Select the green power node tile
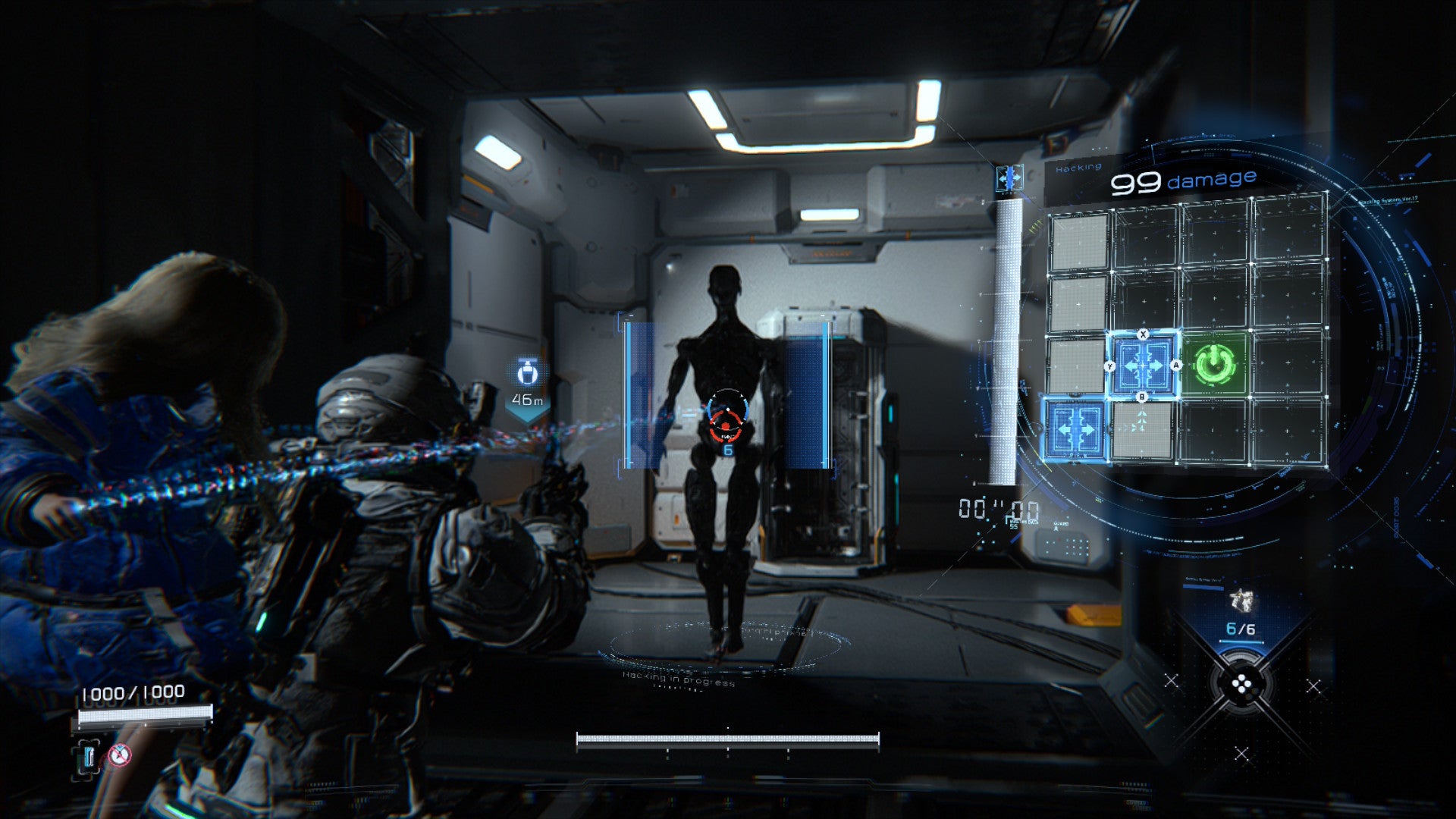 1214,365
